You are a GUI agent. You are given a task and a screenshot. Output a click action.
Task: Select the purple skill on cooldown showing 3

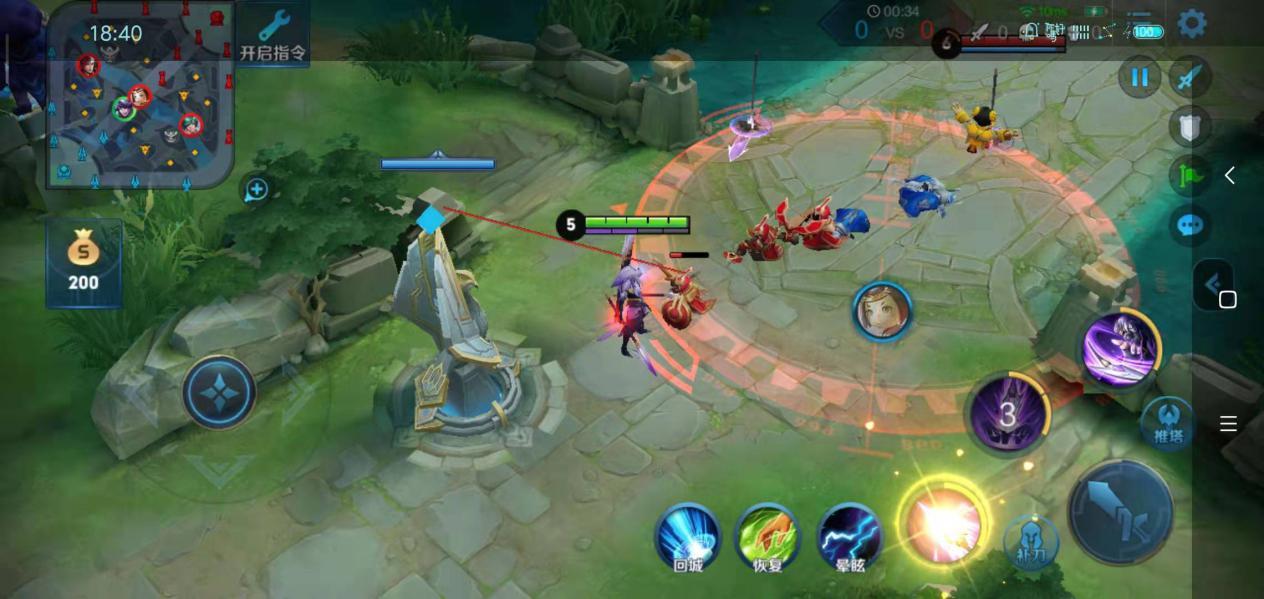coord(1008,413)
